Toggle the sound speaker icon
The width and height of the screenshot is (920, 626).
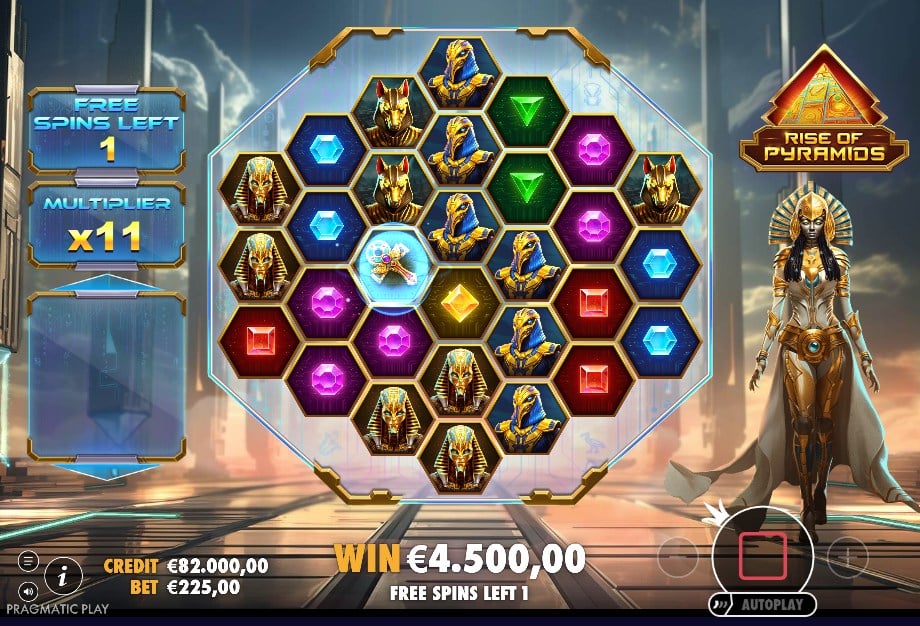[27, 590]
